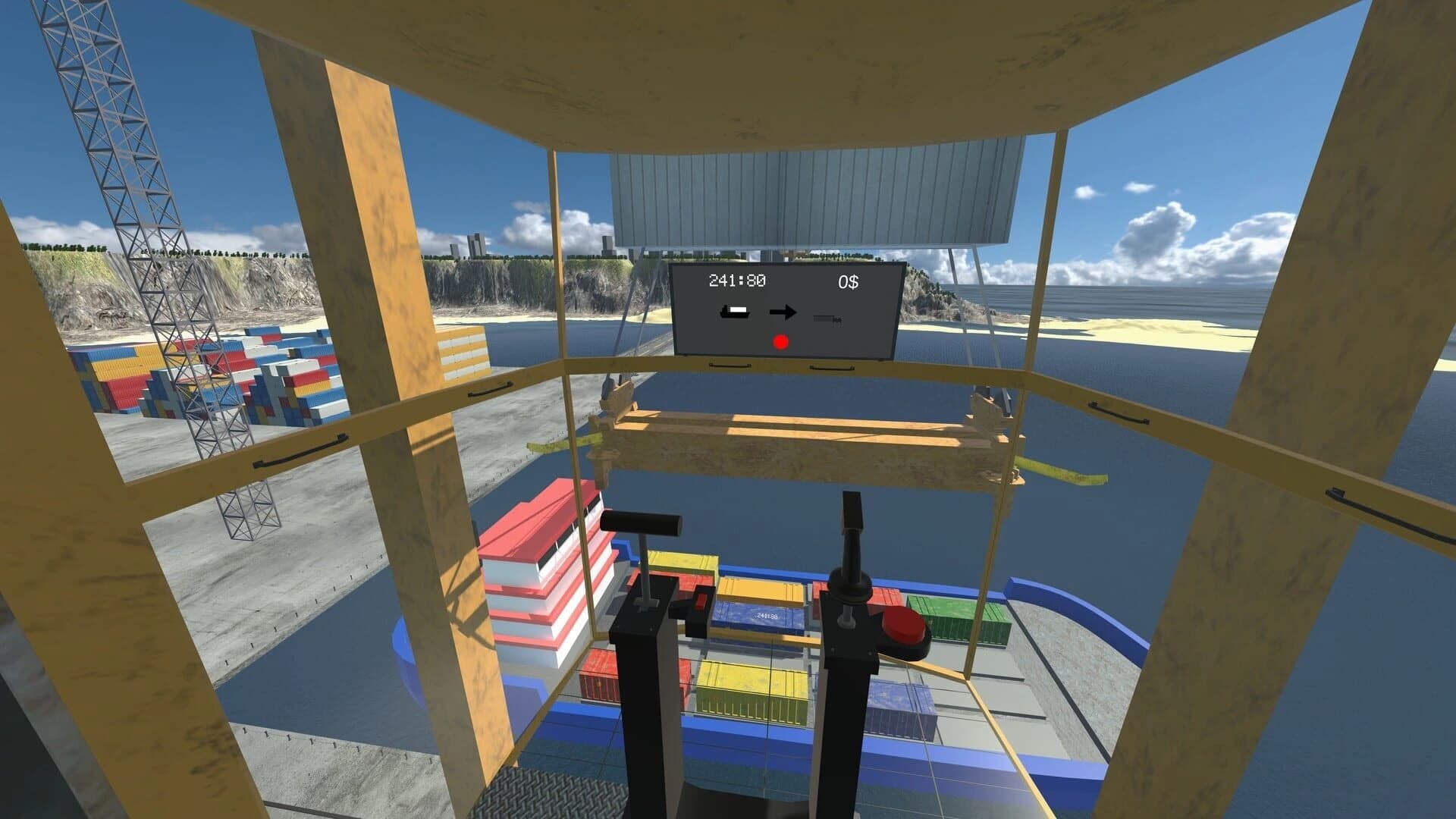Click the black arrow between ship and truck

pyautogui.click(x=783, y=311)
